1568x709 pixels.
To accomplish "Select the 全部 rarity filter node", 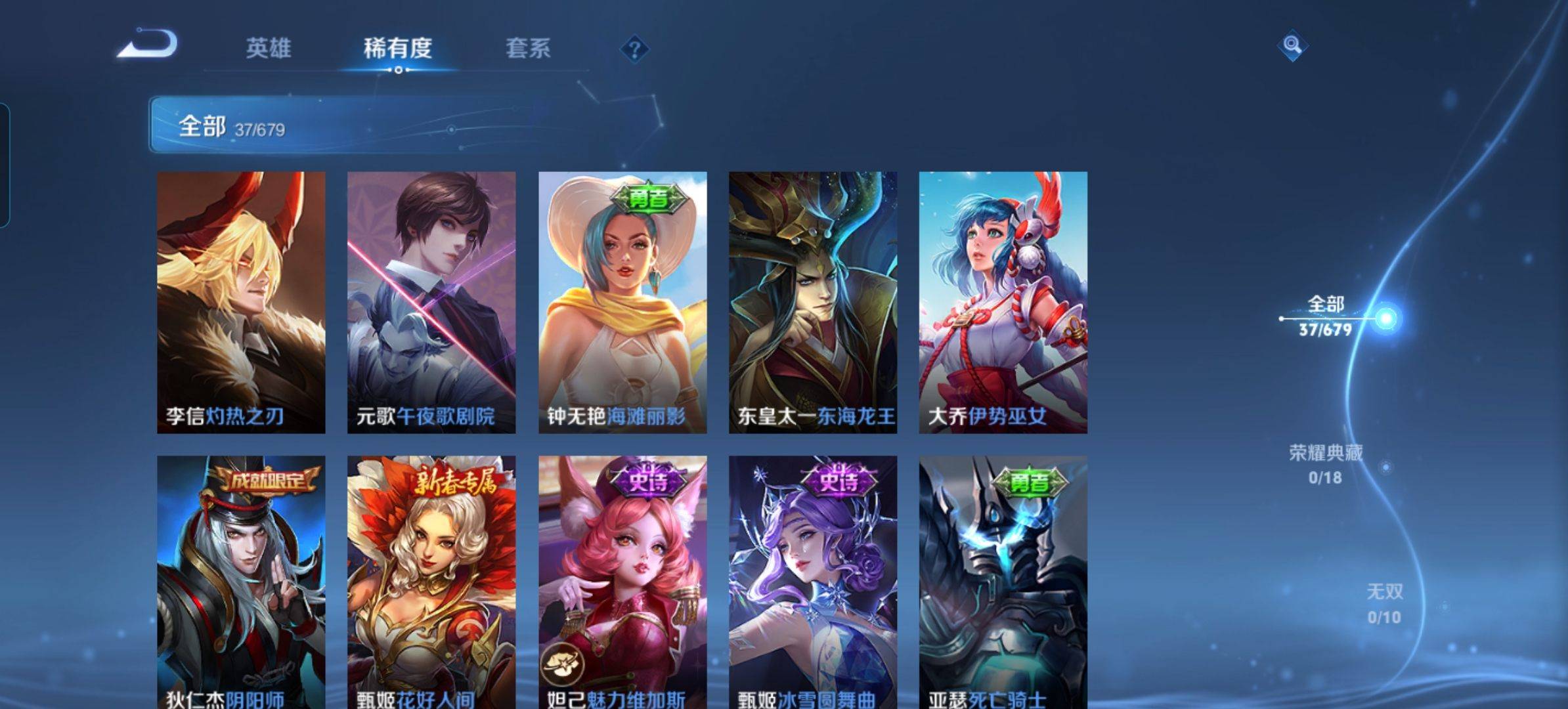I will pyautogui.click(x=1326, y=316).
